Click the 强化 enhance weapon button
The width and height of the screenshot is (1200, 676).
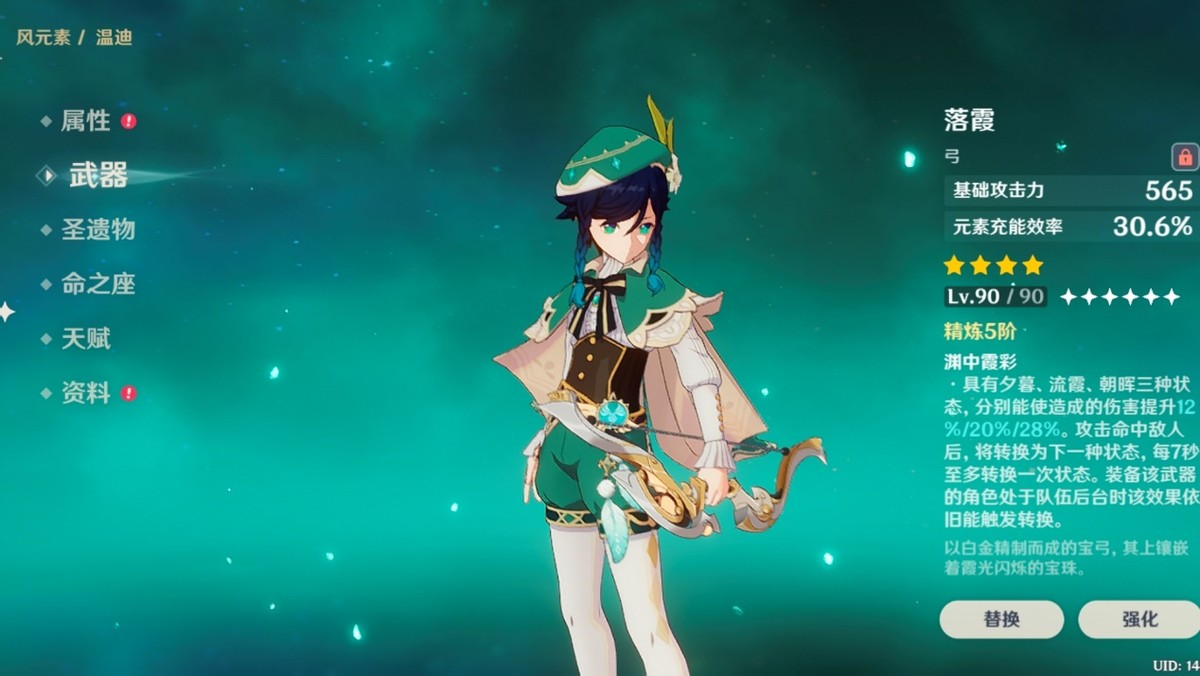point(1138,619)
